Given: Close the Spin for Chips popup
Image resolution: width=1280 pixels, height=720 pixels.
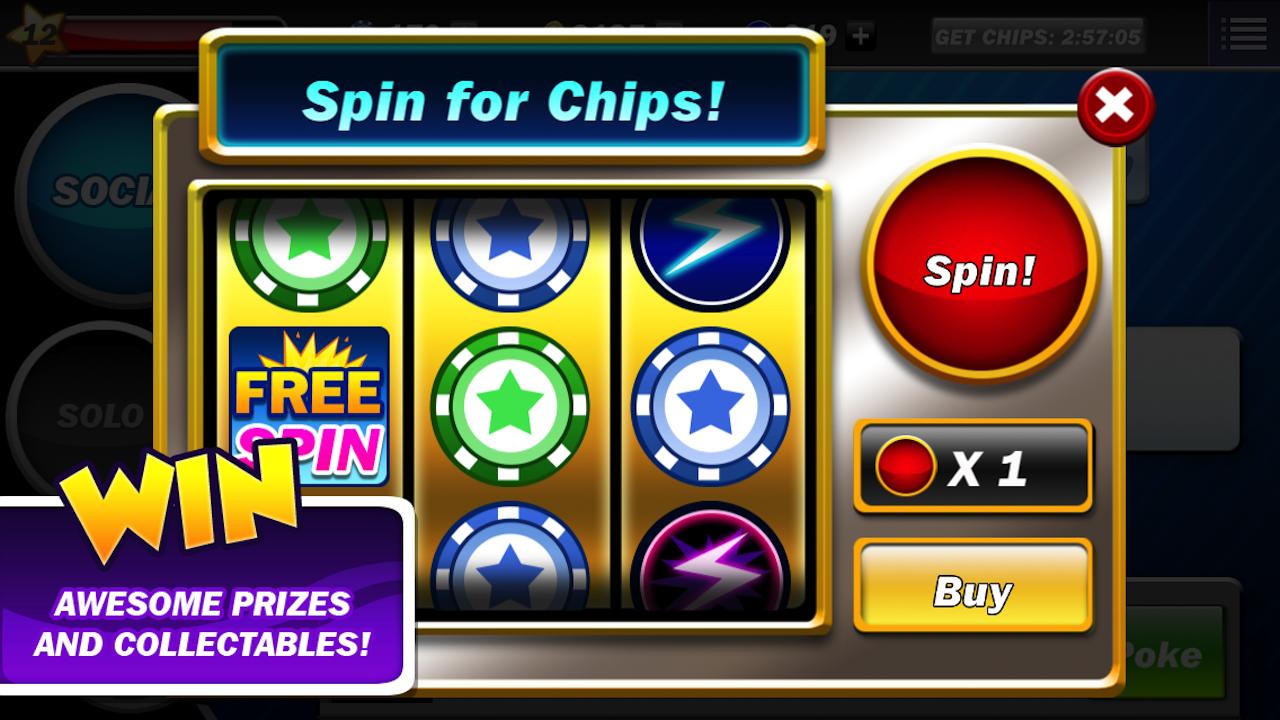Looking at the screenshot, I should [1115, 106].
